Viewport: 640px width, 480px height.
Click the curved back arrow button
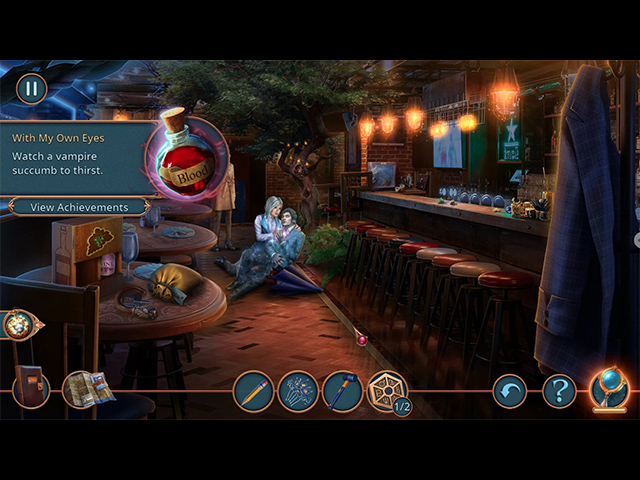pos(510,391)
